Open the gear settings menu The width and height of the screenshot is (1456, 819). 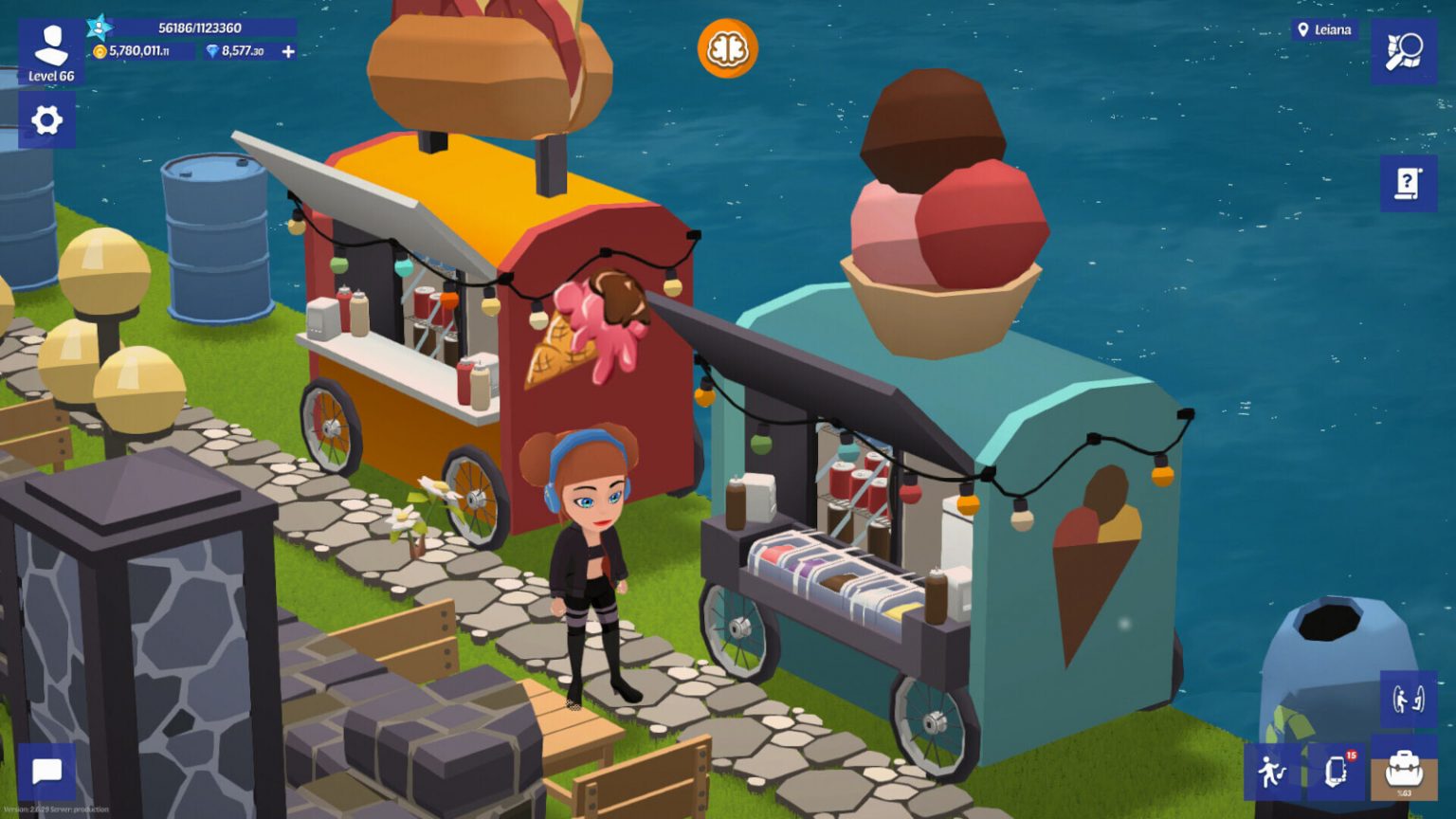pyautogui.click(x=46, y=120)
